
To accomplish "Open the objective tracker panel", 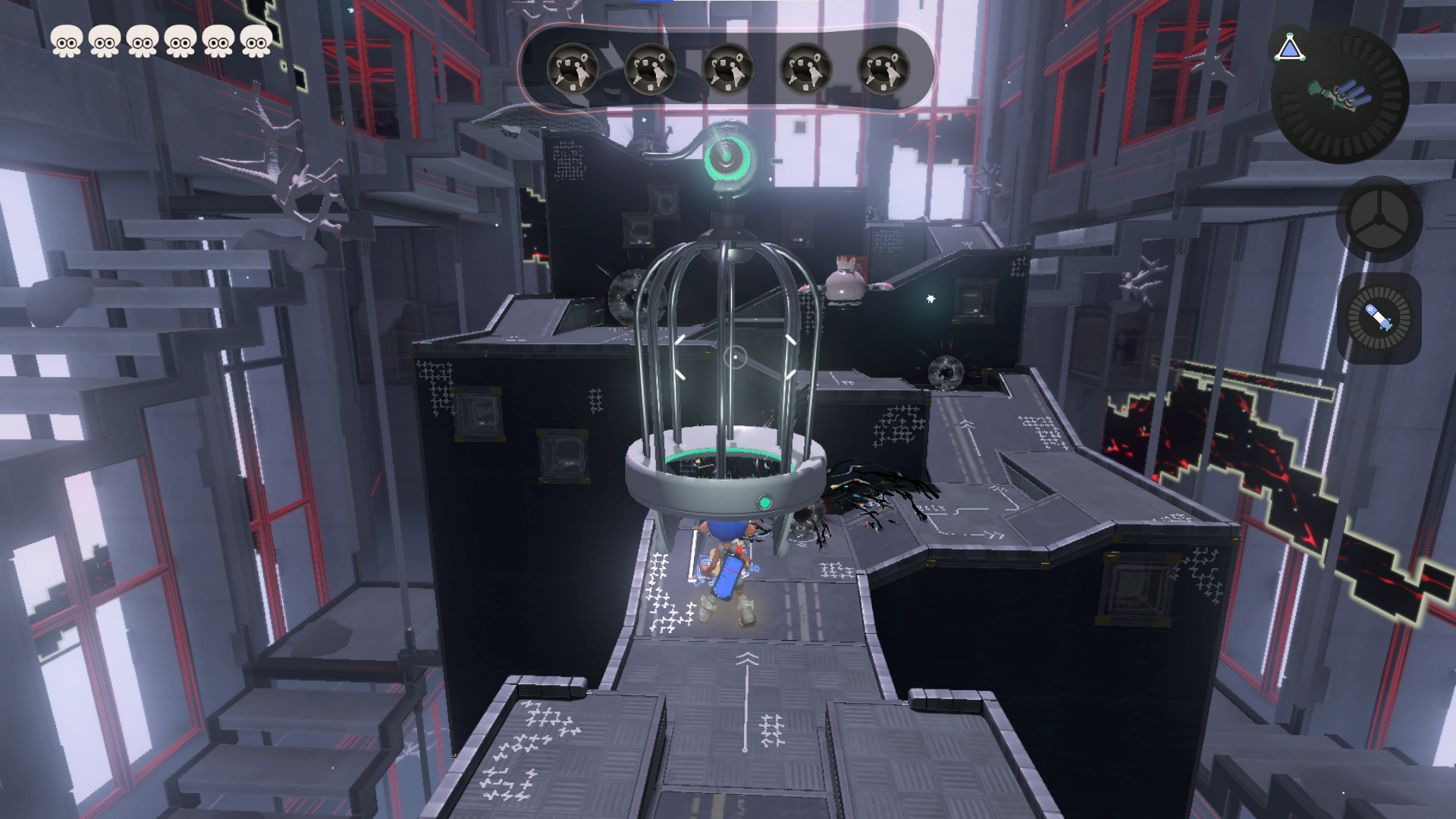I will pyautogui.click(x=727, y=68).
